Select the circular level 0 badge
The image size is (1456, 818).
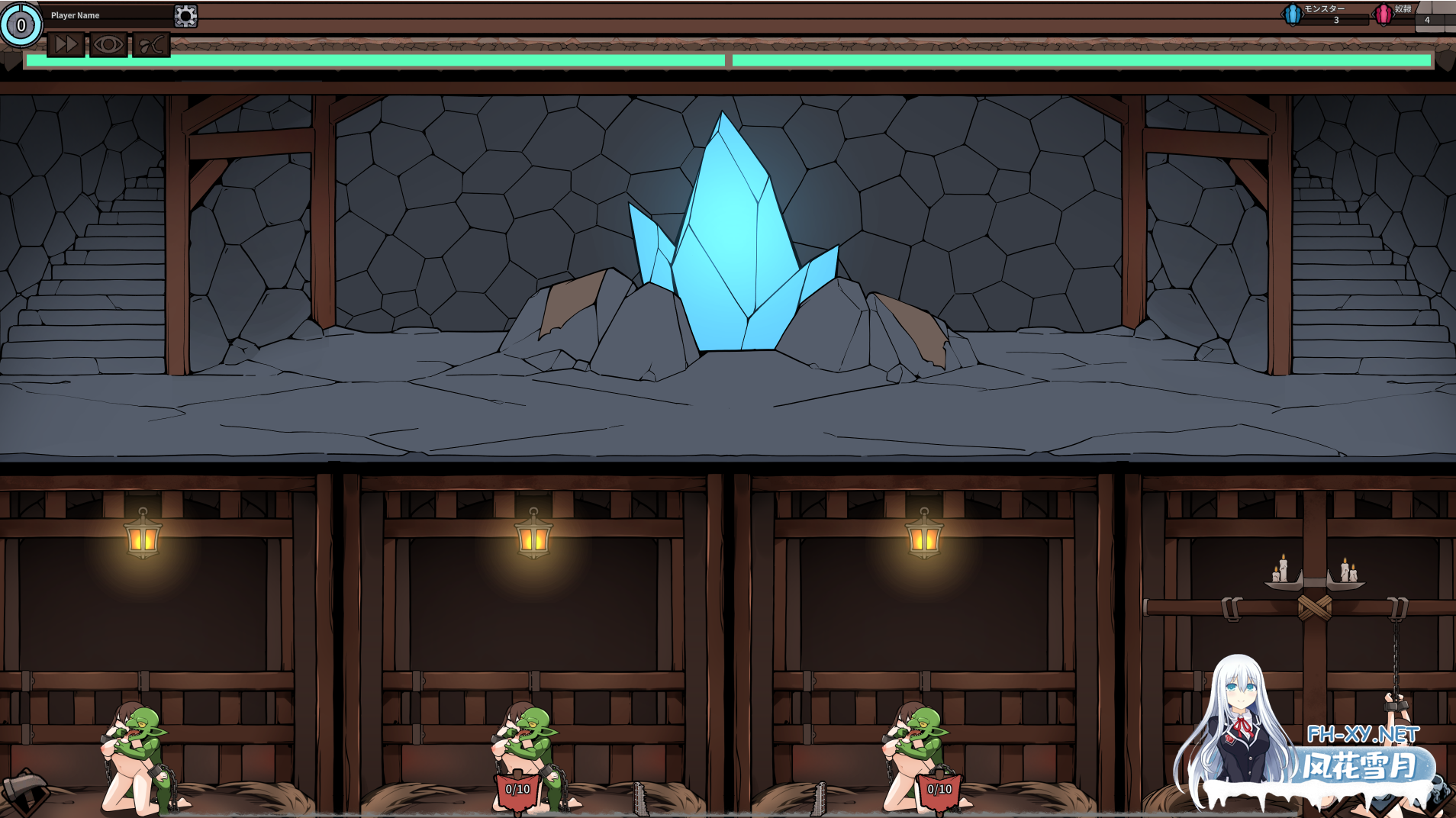(x=21, y=24)
